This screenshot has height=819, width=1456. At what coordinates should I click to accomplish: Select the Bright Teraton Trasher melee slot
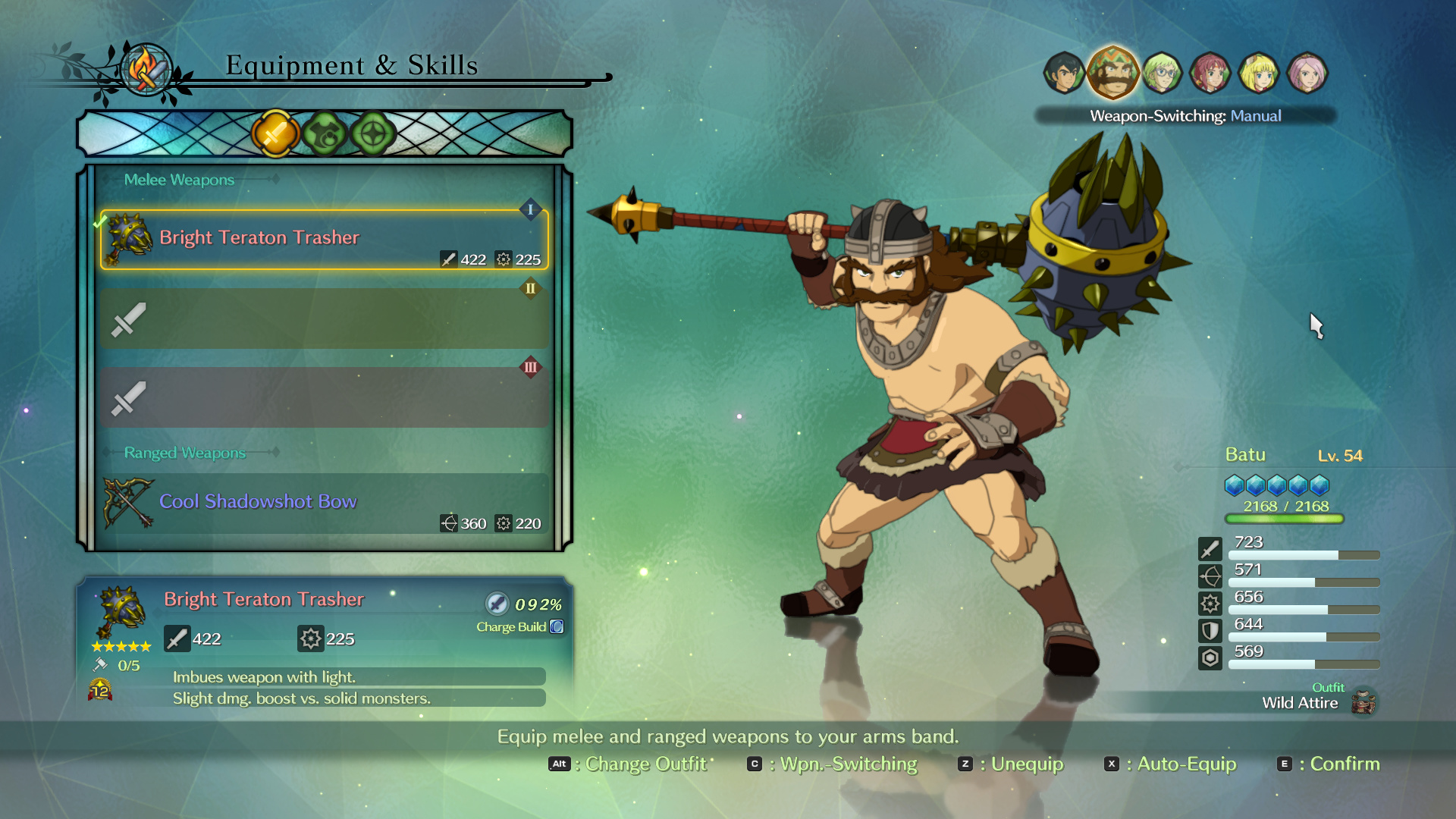pos(324,239)
